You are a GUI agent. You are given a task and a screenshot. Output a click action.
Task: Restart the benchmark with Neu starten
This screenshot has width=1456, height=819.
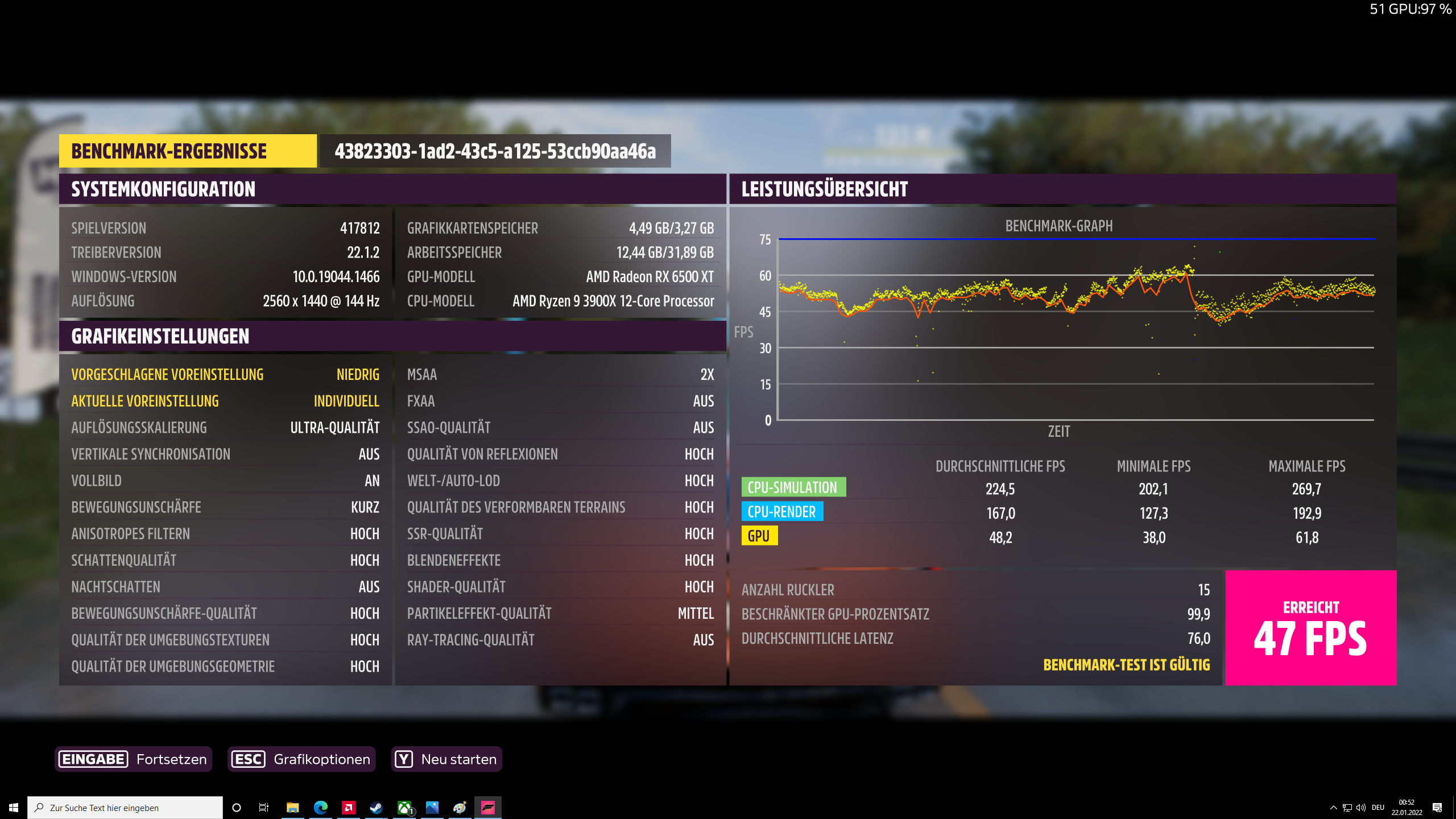click(446, 759)
